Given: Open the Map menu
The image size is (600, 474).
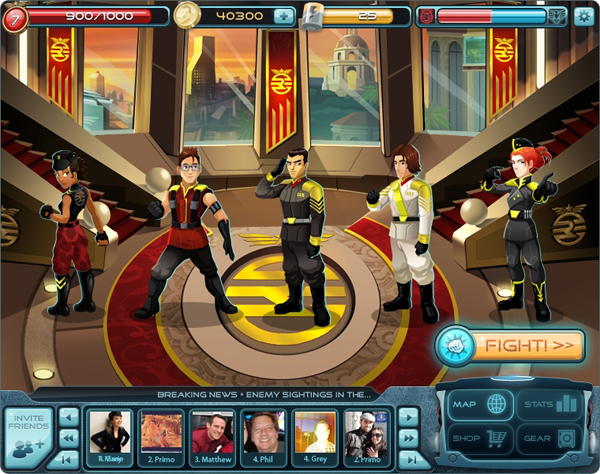Looking at the screenshot, I should (x=477, y=405).
